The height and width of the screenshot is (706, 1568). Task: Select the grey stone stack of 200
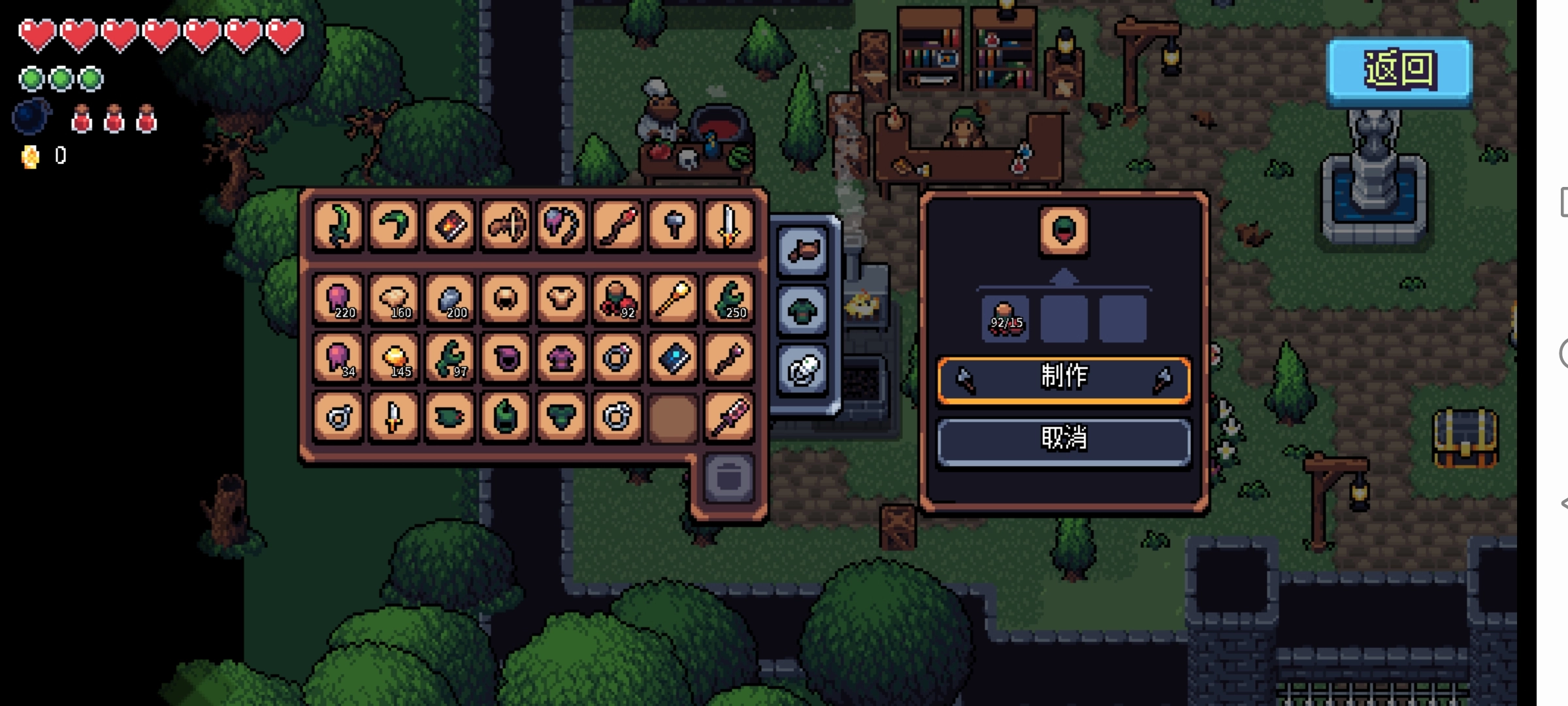pos(449,299)
